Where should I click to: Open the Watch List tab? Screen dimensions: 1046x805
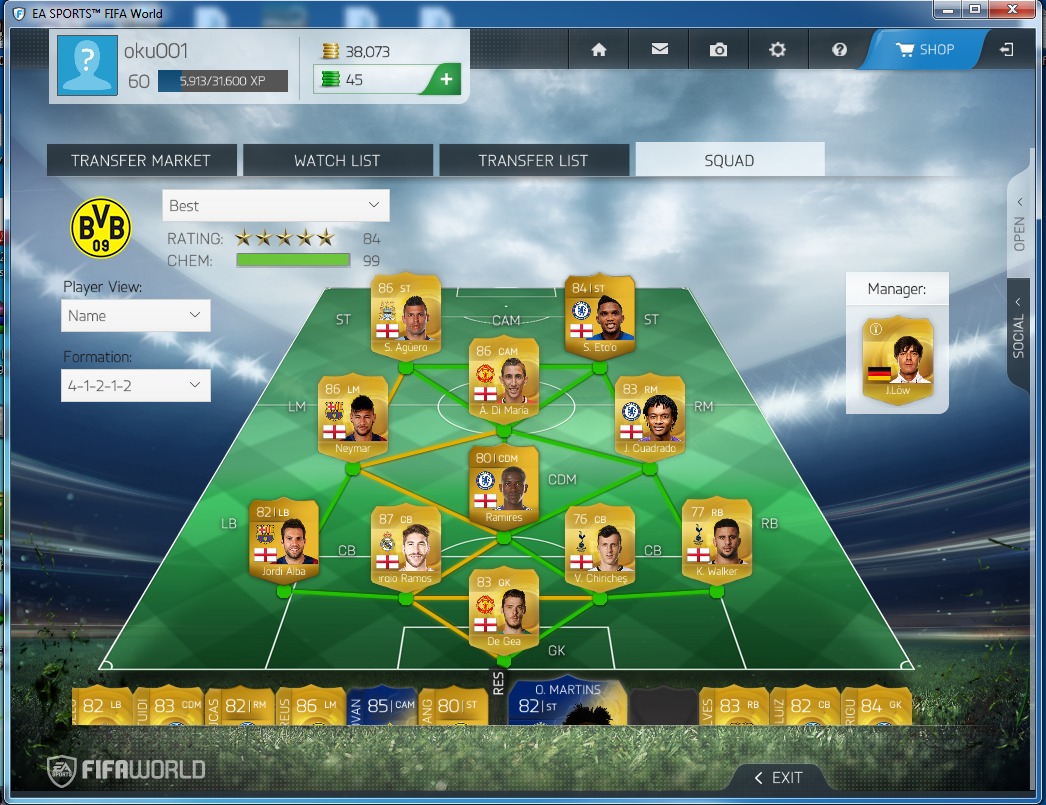click(337, 160)
